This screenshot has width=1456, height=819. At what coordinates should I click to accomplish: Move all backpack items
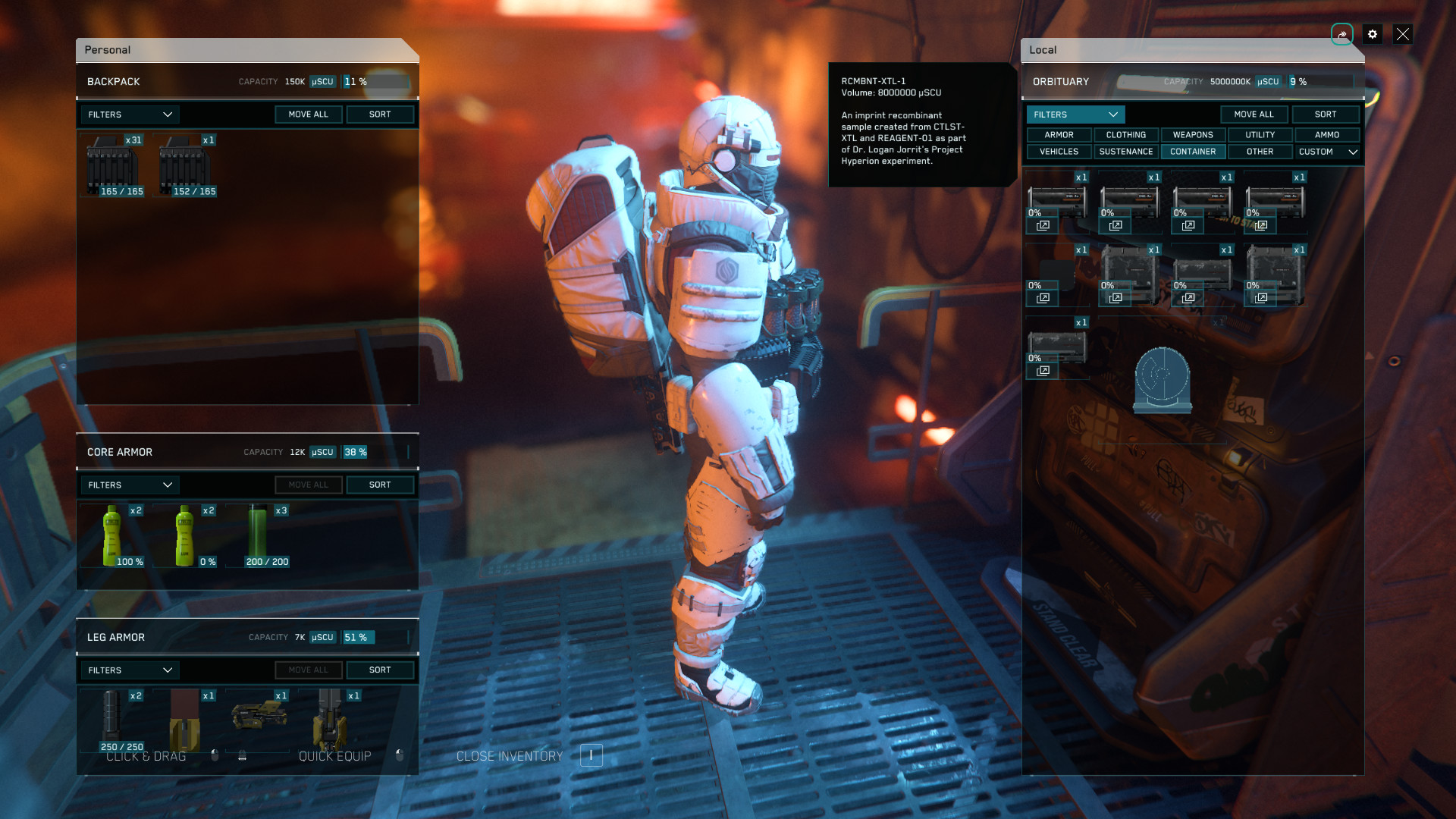click(x=308, y=115)
